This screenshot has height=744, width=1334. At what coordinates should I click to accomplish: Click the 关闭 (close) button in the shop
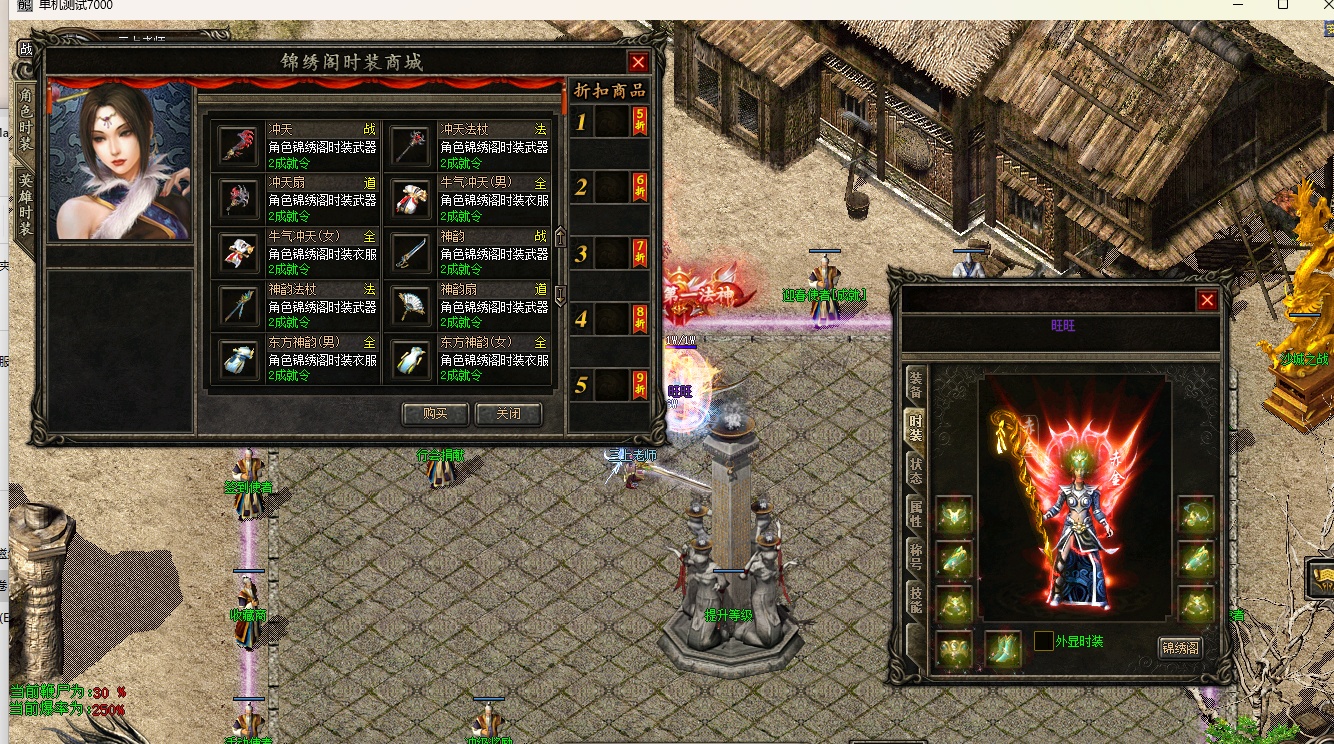point(509,414)
